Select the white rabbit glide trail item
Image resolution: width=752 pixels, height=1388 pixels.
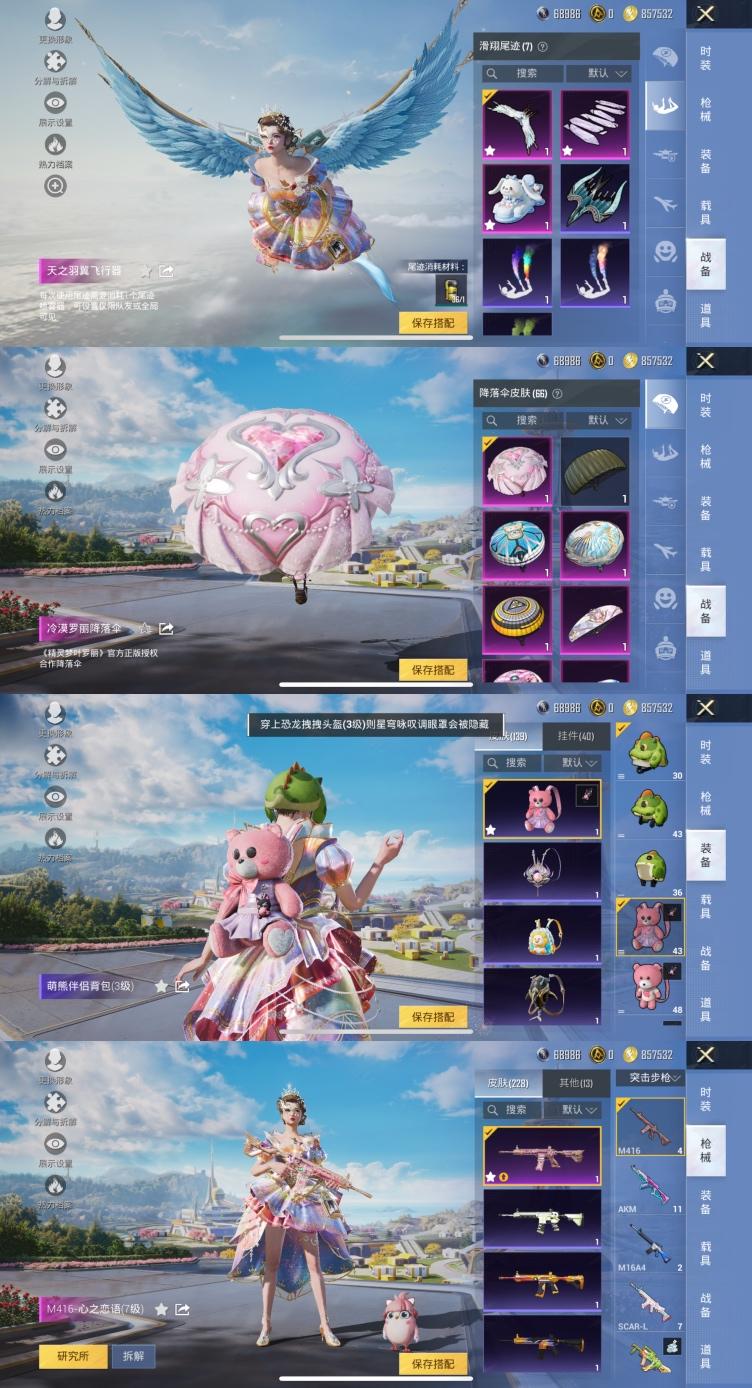(517, 198)
